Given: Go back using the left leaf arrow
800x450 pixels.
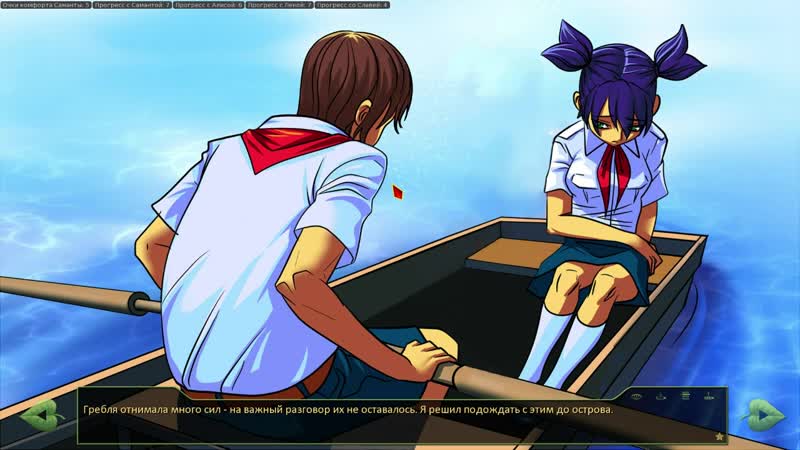Looking at the screenshot, I should [x=38, y=413].
